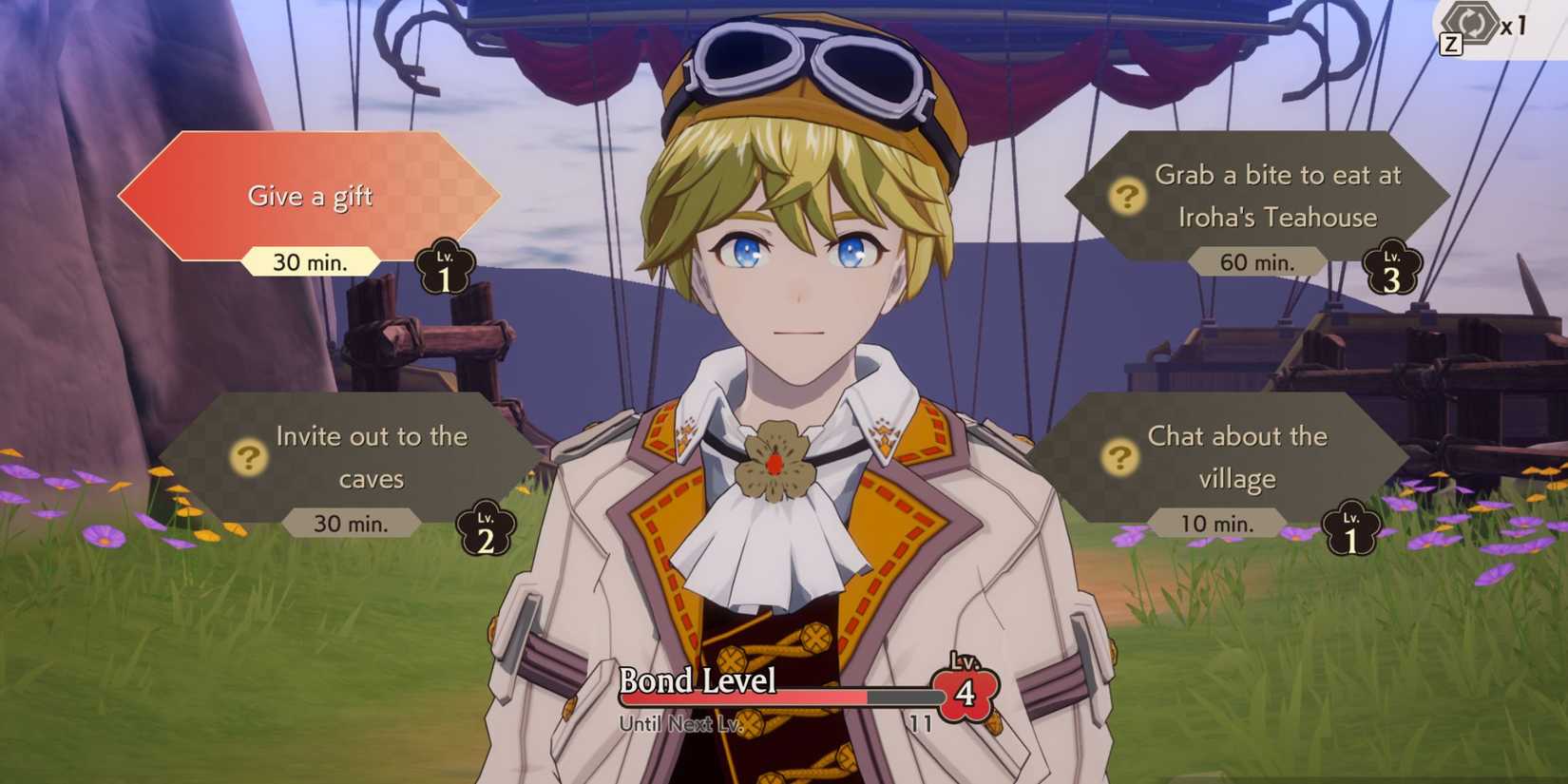The width and height of the screenshot is (1568, 784).
Task: Click the 30 min. label under Give a gift
Action: [x=311, y=260]
